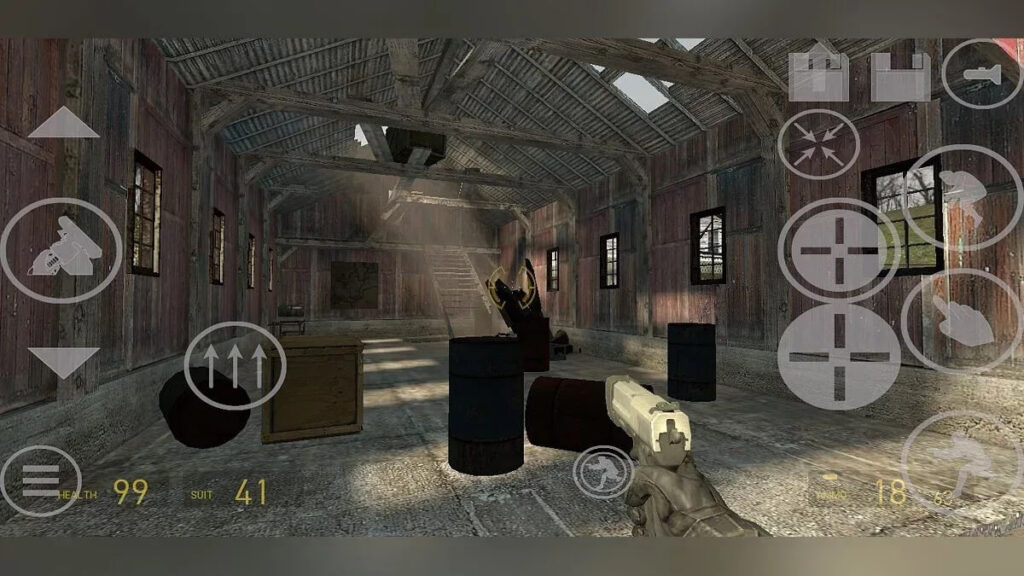The width and height of the screenshot is (1024, 576).
Task: Toggle the flashlight button
Action: [x=981, y=73]
